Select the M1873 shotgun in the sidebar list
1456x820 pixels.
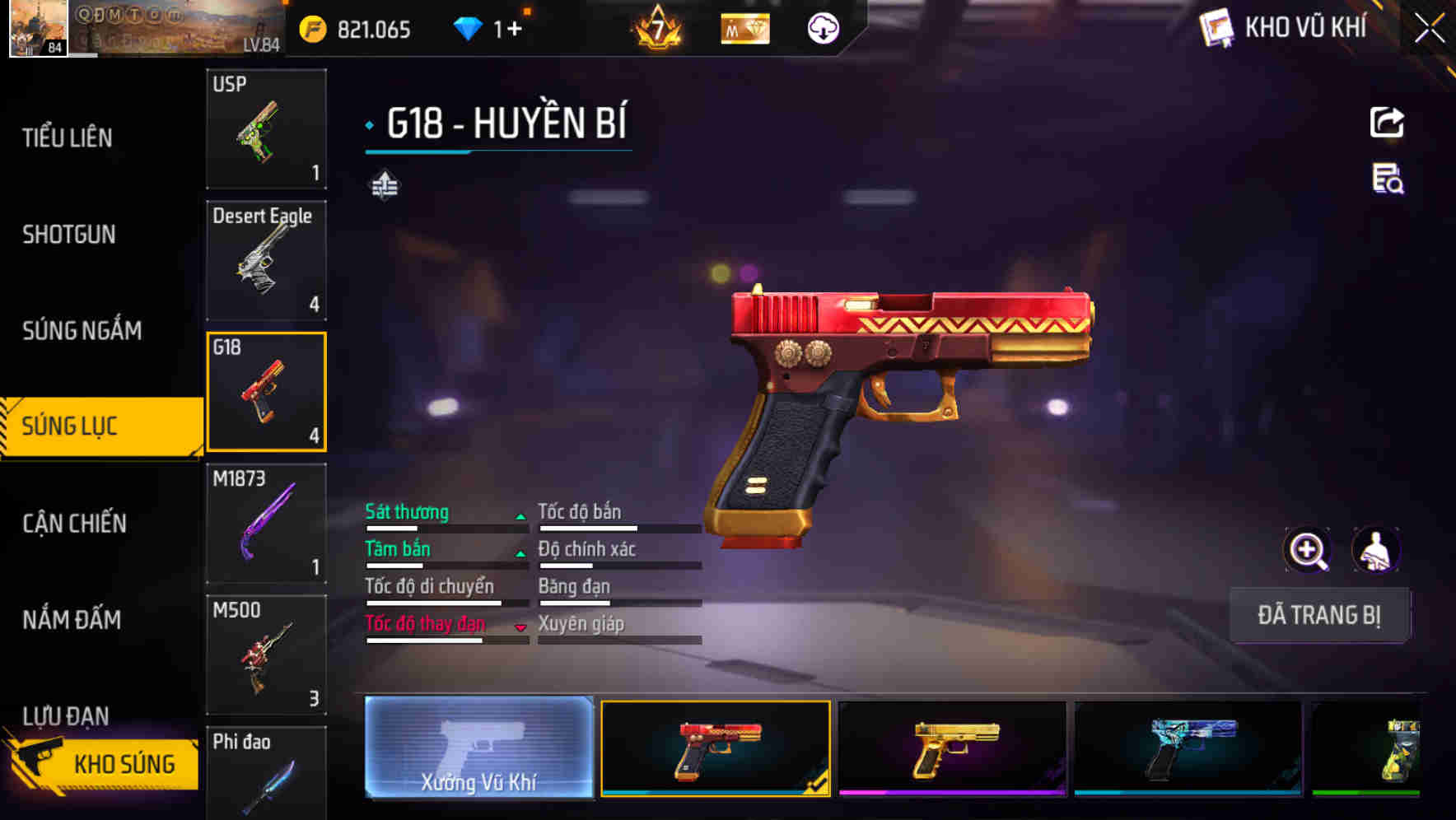tap(265, 523)
